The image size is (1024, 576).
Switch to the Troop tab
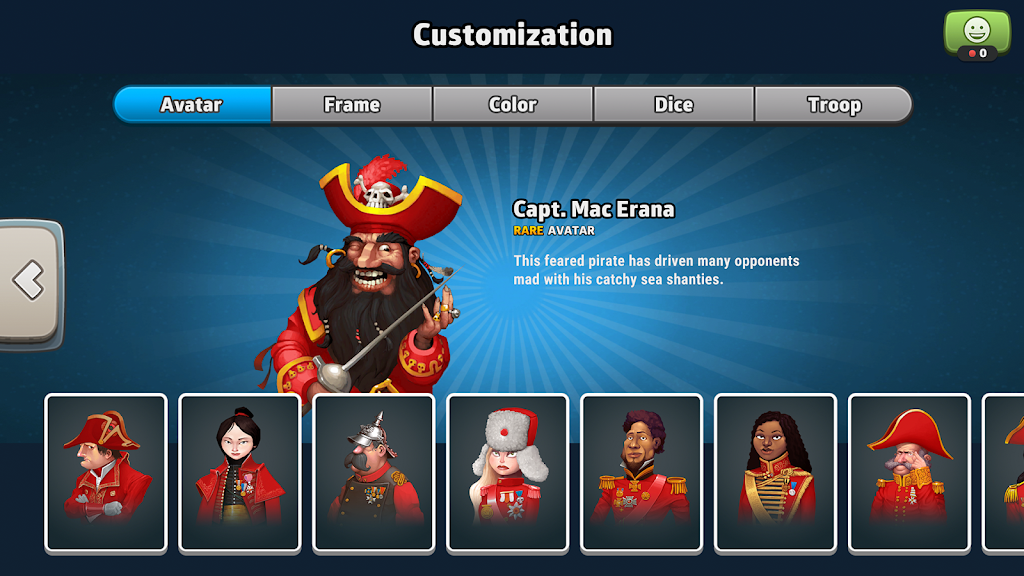pos(834,104)
